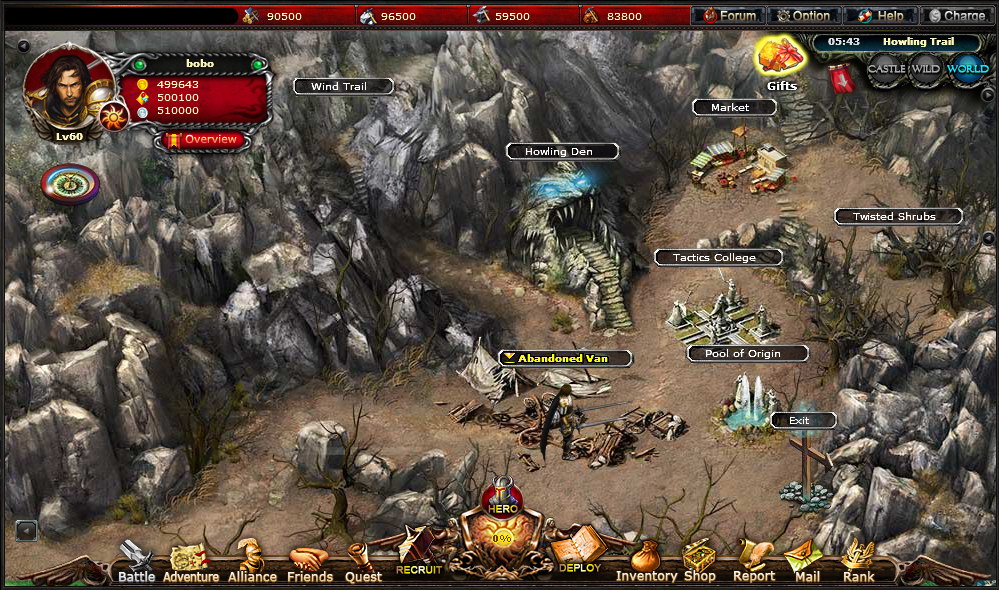Select the Abandoned Van location label
This screenshot has width=999, height=590.
point(566,358)
